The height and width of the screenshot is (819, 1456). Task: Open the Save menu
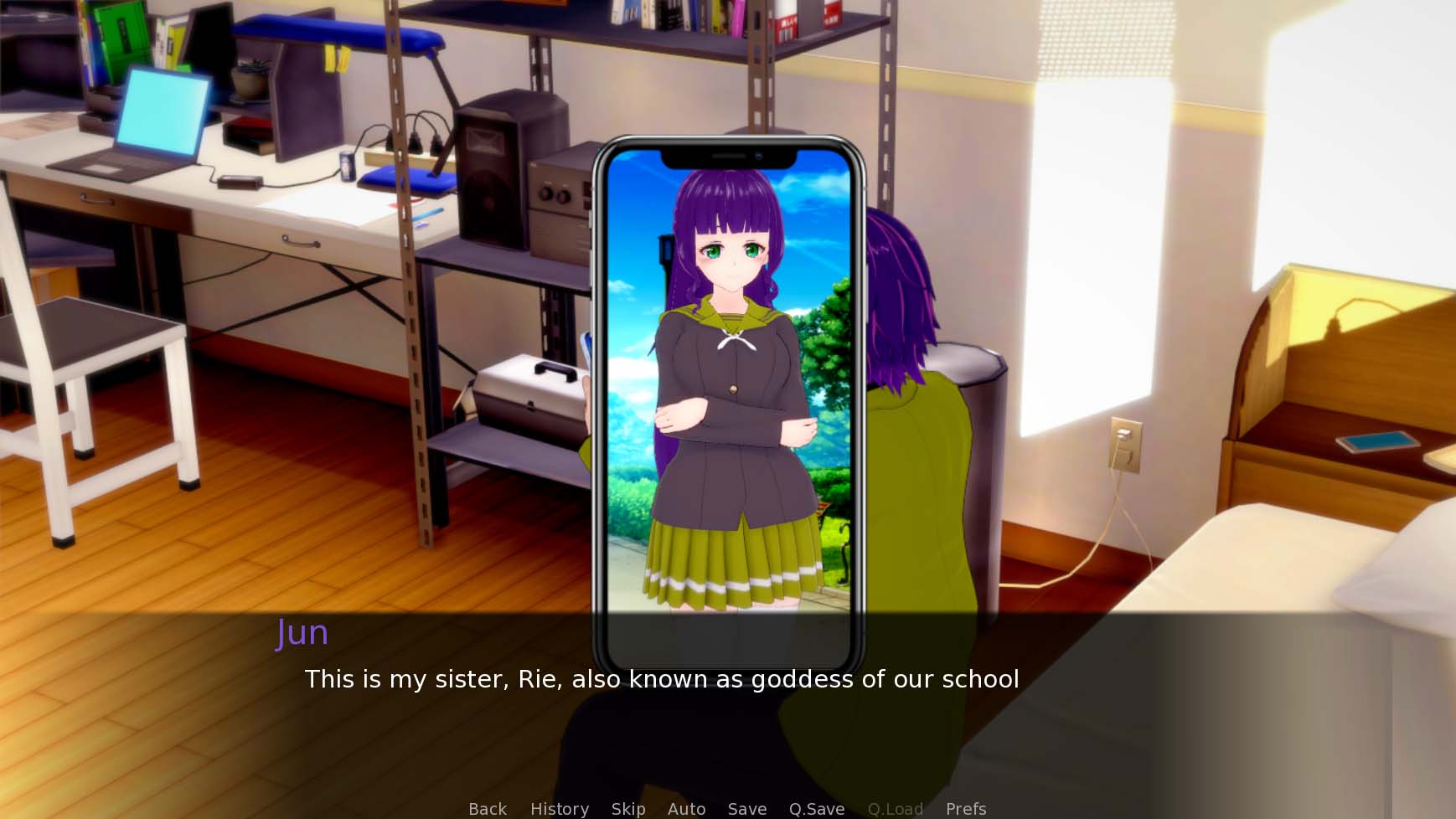tap(747, 809)
